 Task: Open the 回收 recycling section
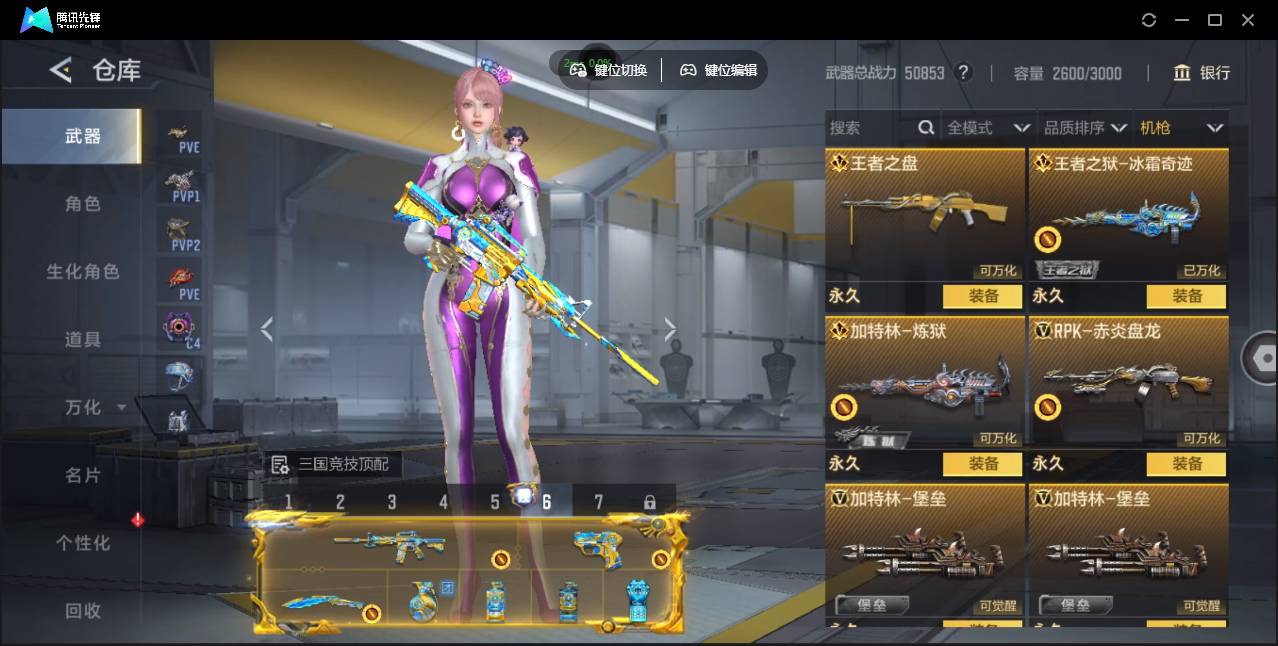point(83,610)
